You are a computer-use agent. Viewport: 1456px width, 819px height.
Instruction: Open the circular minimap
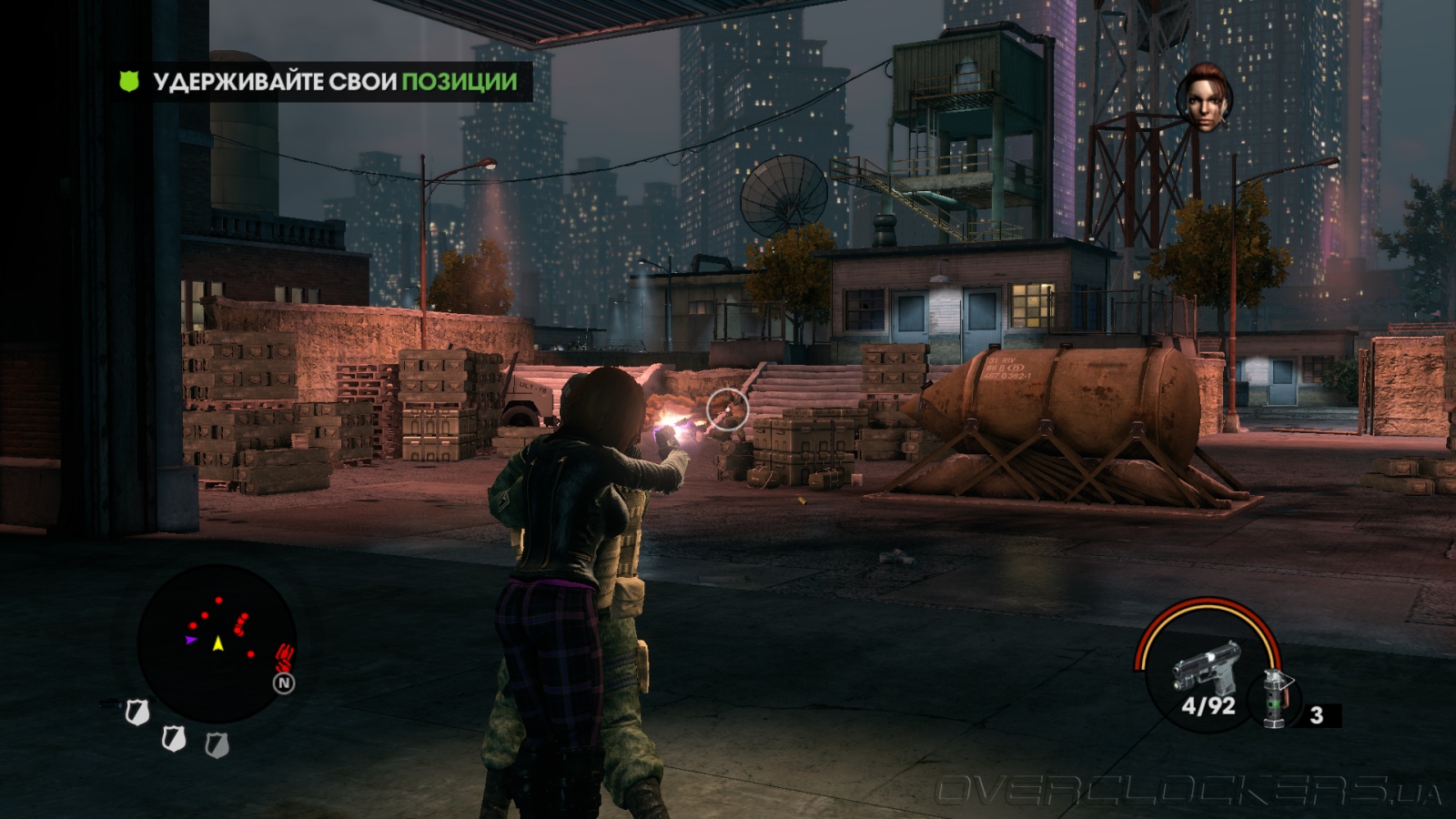(217, 642)
